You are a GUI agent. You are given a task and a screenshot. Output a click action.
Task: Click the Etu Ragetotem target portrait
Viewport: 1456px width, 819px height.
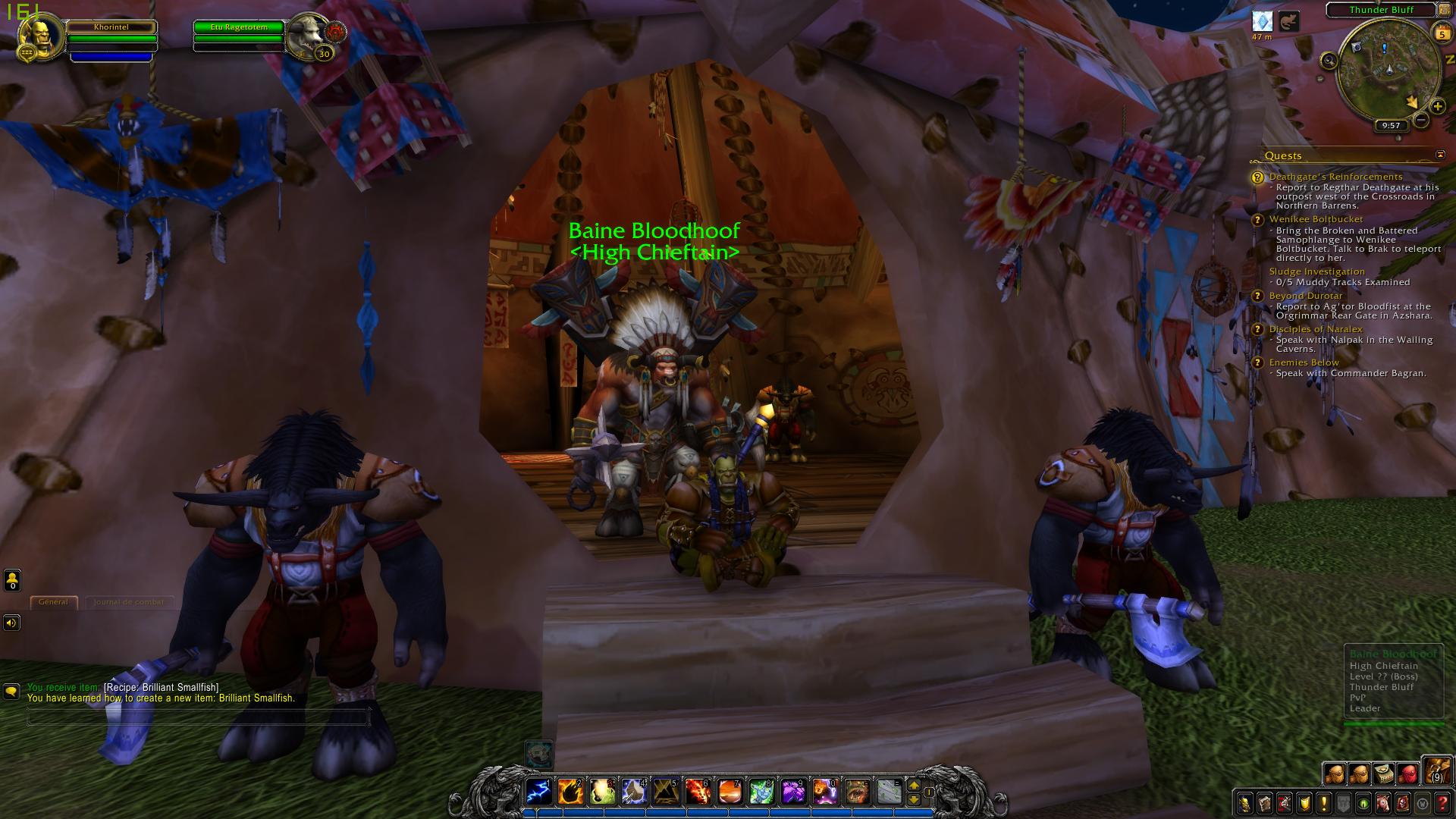[x=308, y=35]
